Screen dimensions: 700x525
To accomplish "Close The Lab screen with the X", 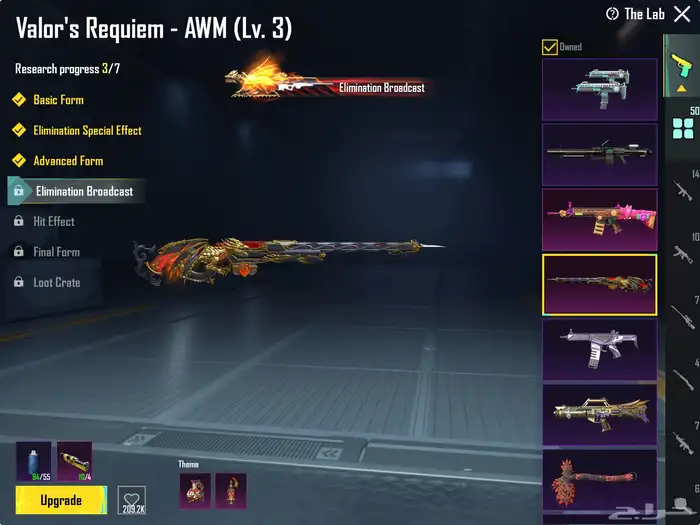I will (682, 14).
